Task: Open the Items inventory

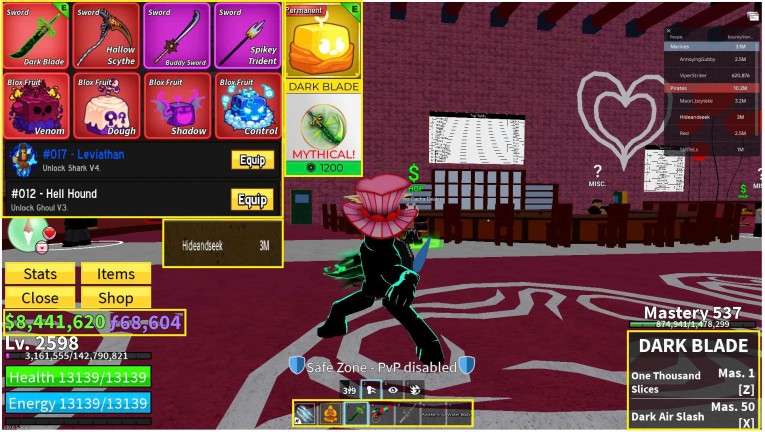Action: (116, 274)
